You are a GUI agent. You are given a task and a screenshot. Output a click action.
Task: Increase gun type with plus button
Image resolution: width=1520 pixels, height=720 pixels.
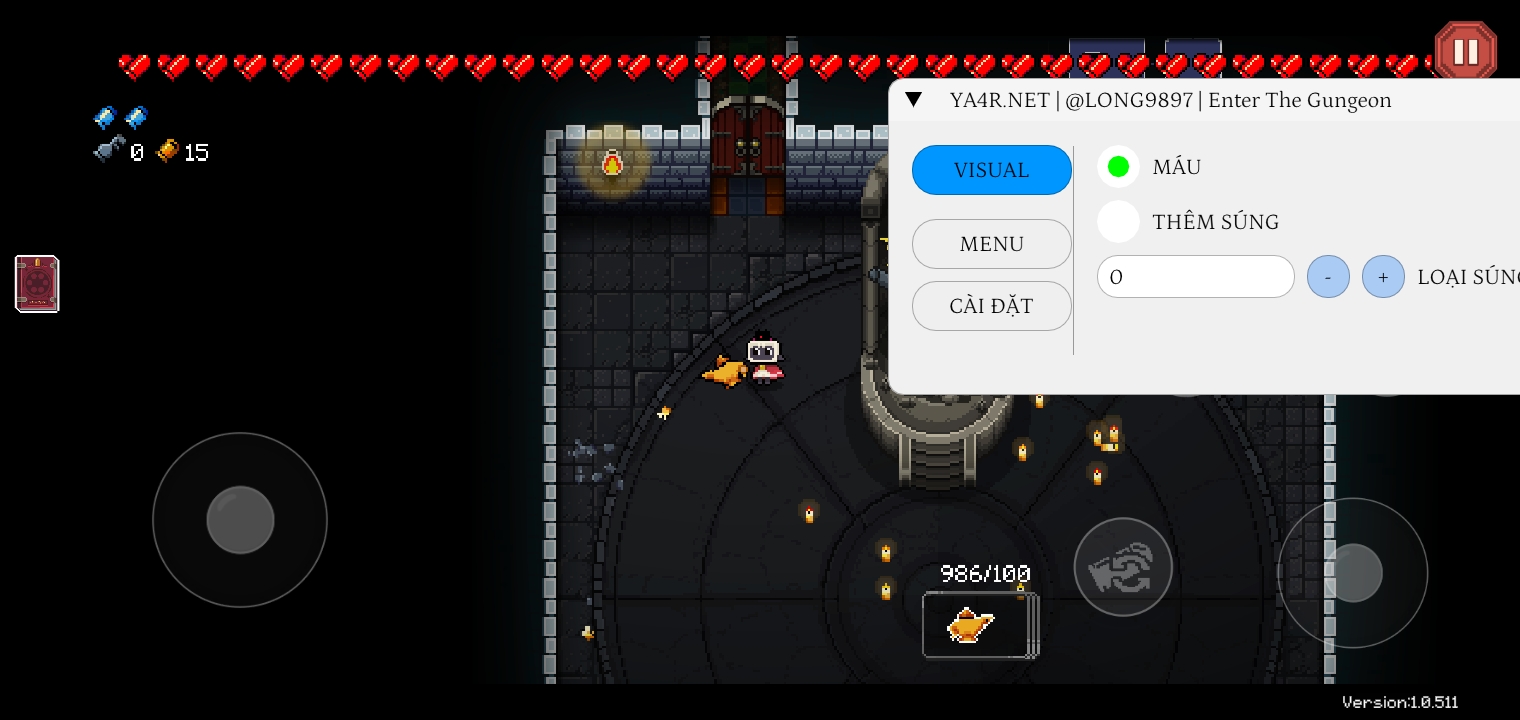click(x=1383, y=277)
